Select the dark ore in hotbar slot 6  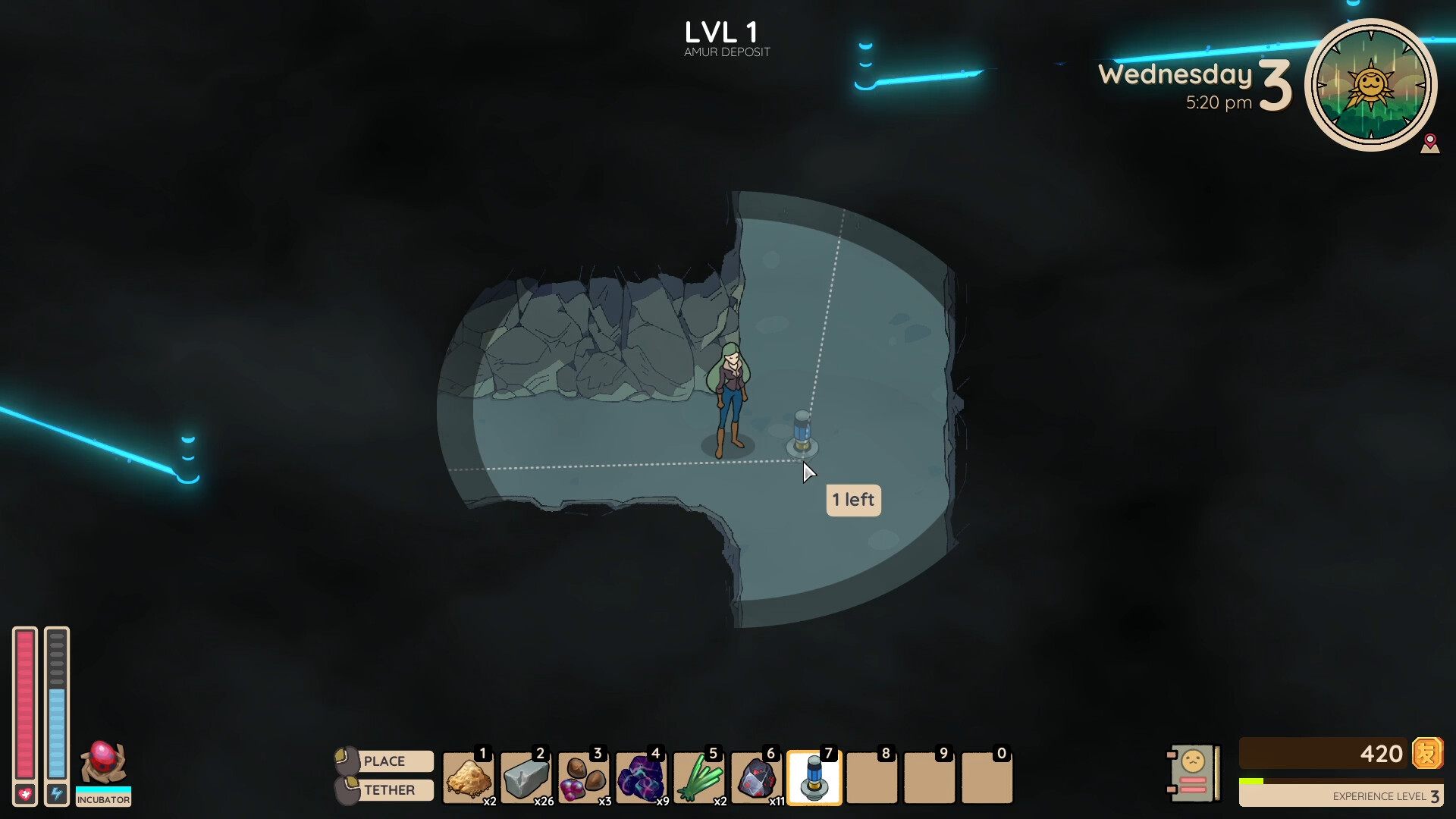(757, 777)
